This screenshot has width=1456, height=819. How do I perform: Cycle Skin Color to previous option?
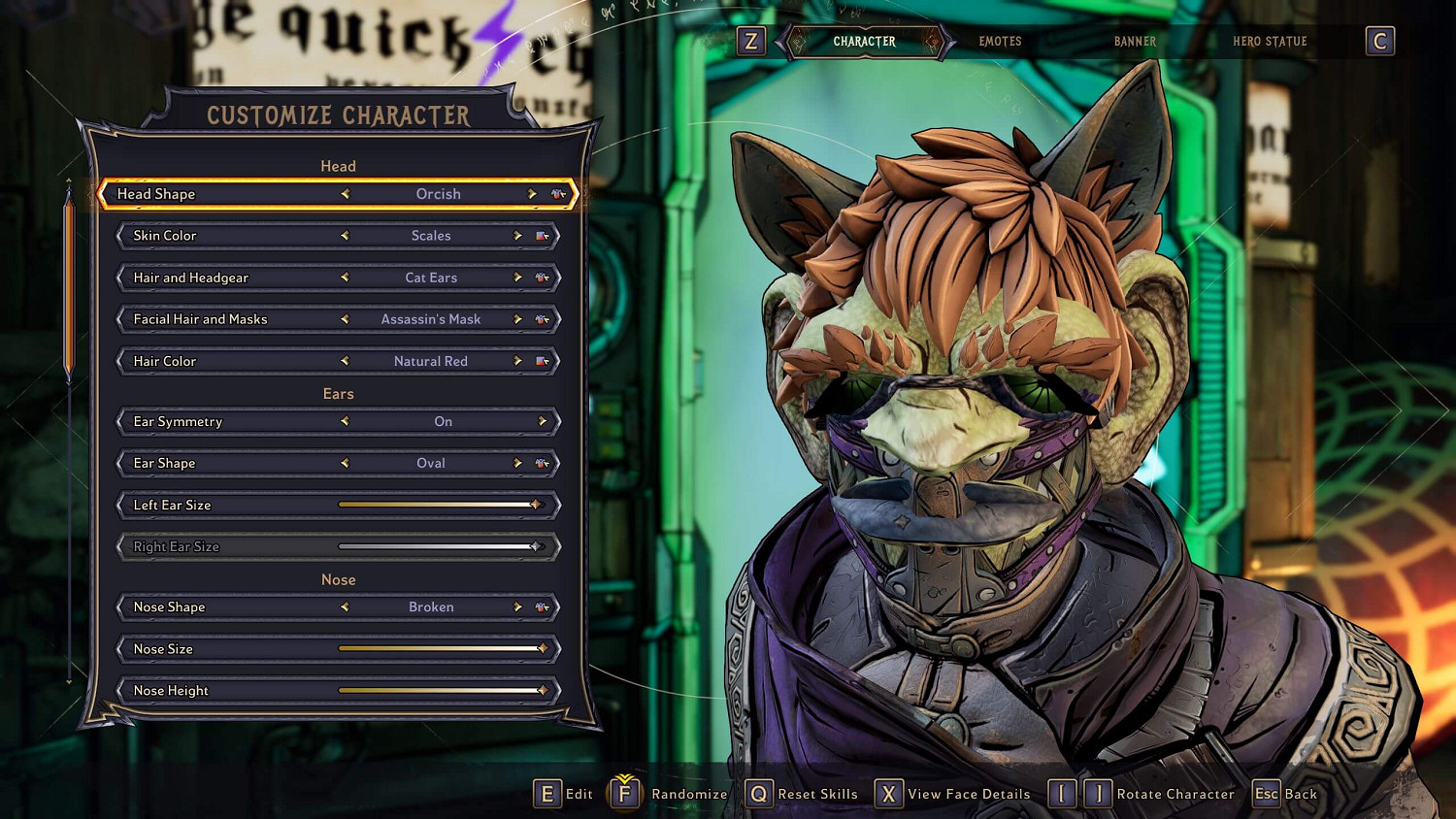pos(345,236)
